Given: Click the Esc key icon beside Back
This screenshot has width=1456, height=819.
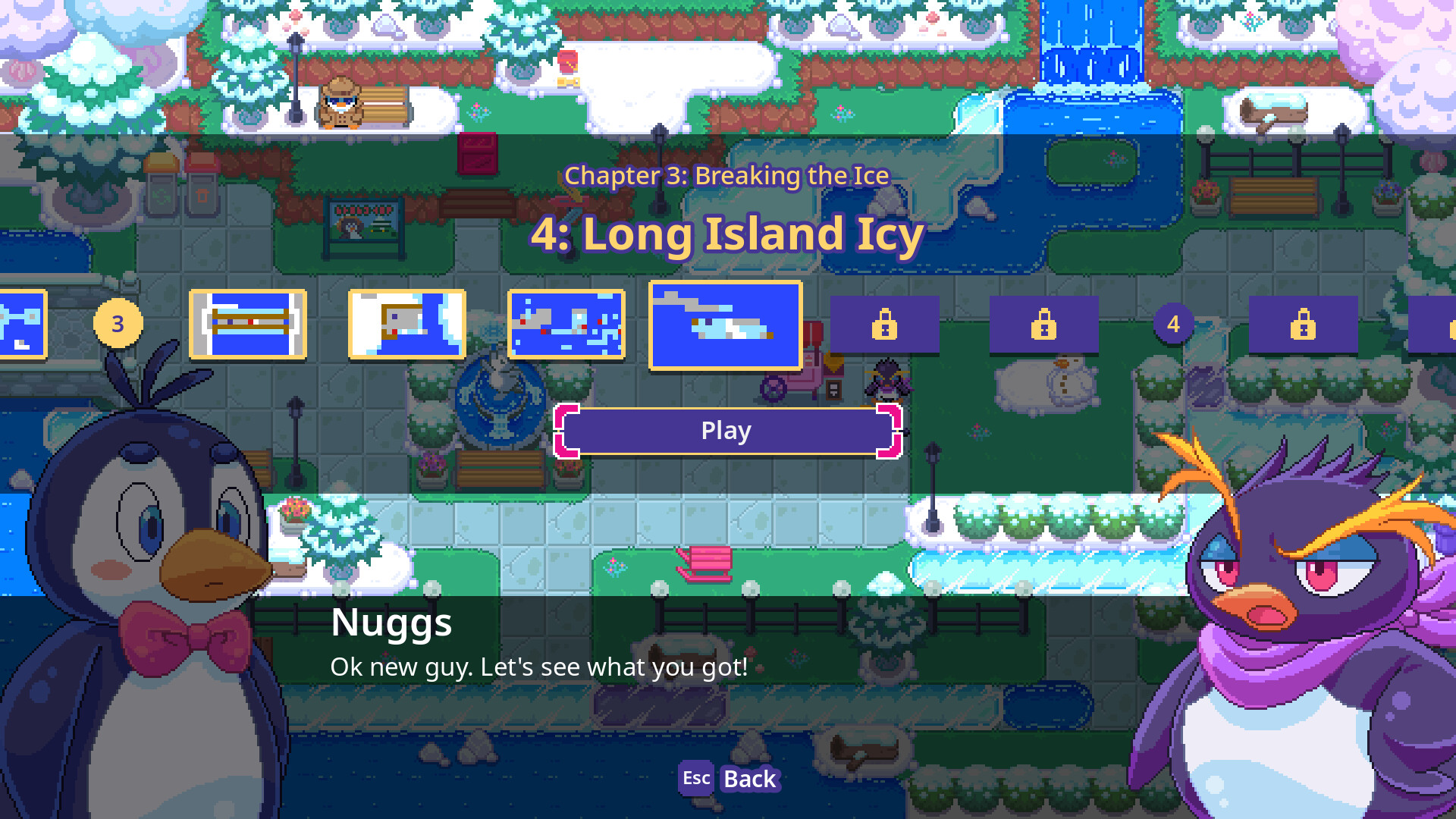Looking at the screenshot, I should [695, 778].
